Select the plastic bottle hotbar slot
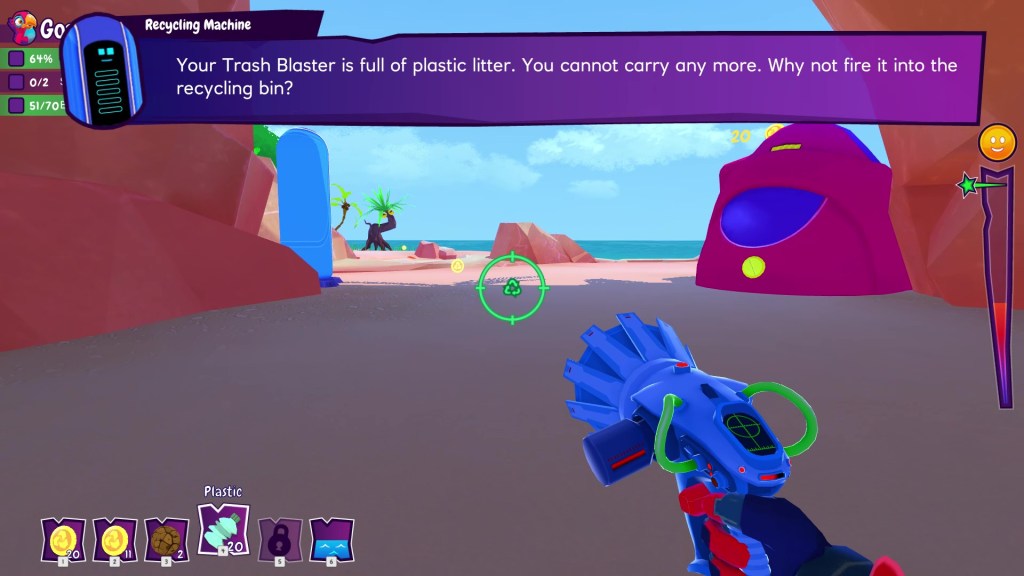The image size is (1024, 576). click(224, 527)
